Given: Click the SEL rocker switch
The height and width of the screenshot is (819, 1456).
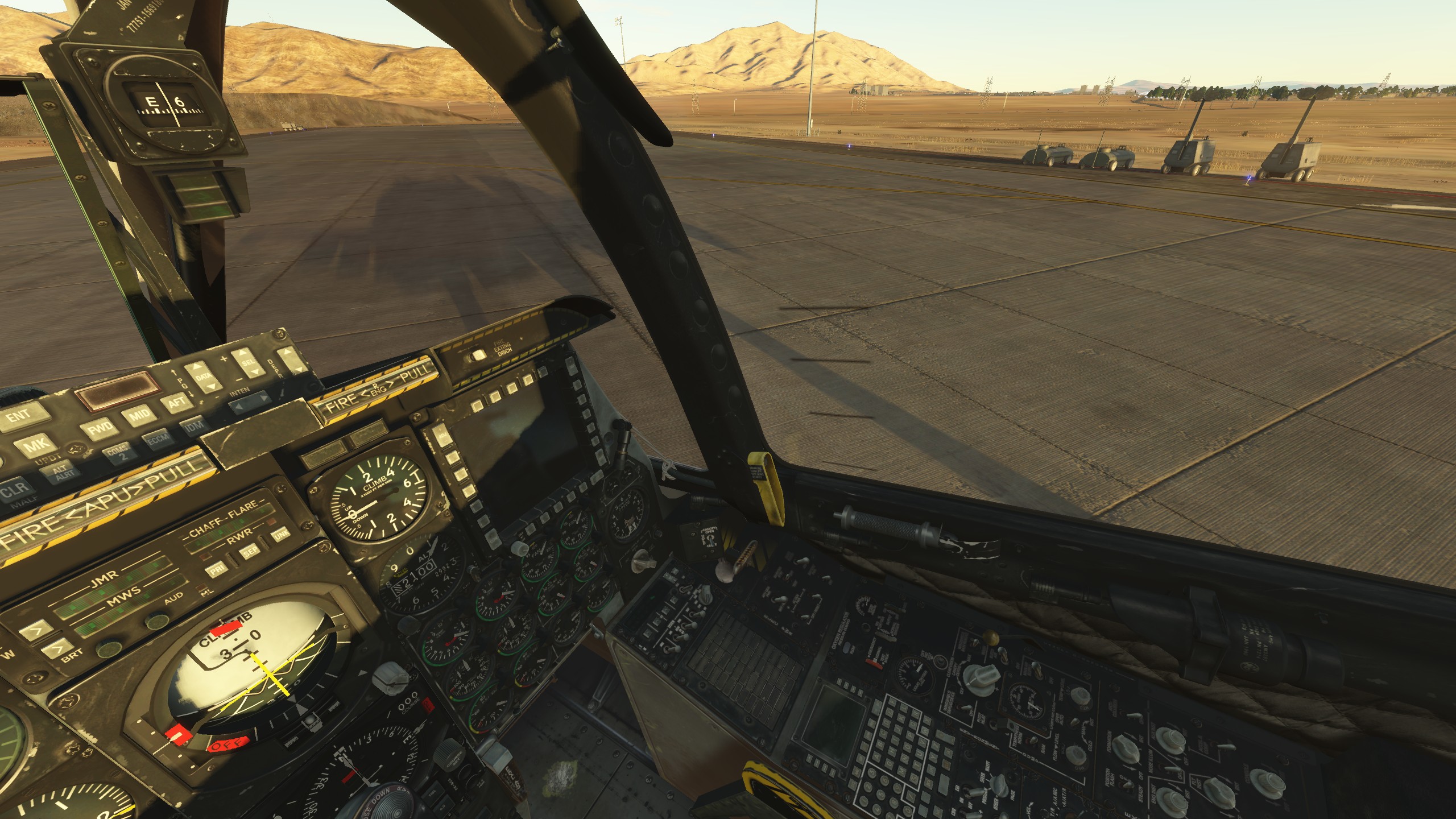Looking at the screenshot, I should [249, 363].
